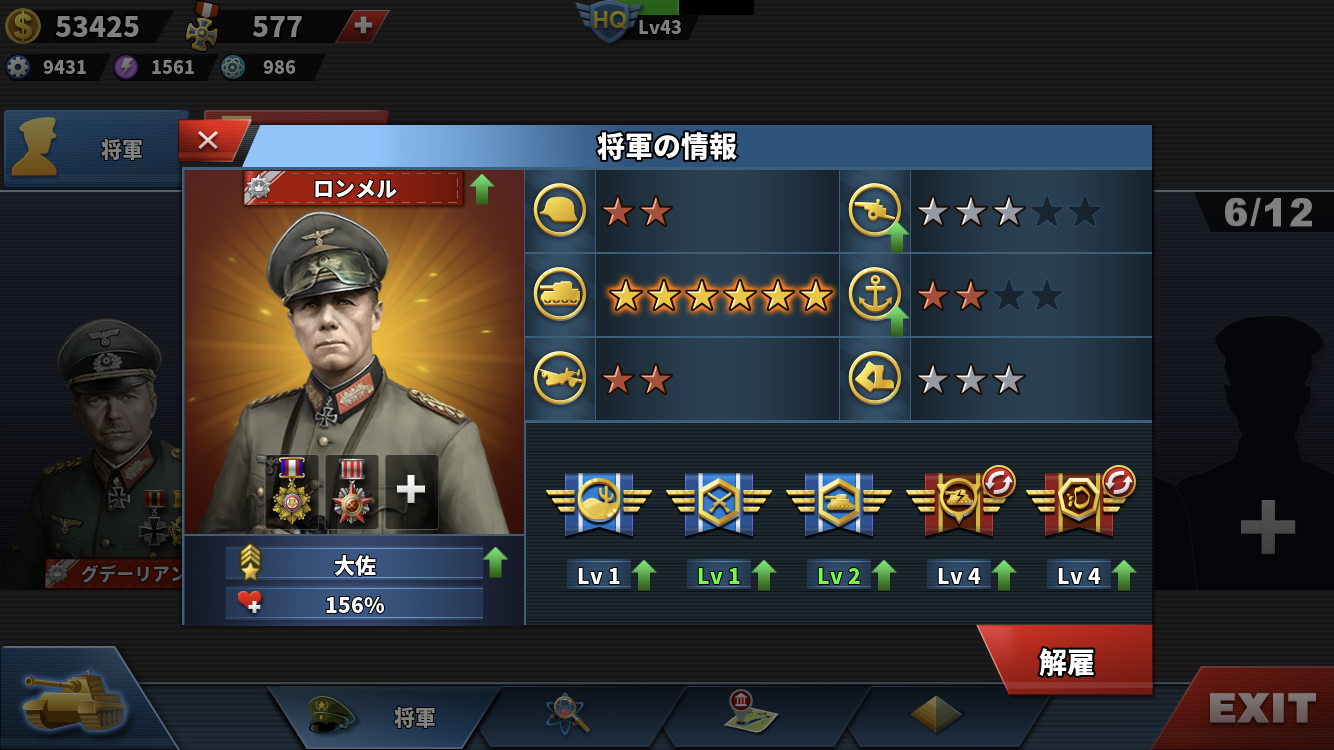Select the tank icon at bottom left
Image resolution: width=1334 pixels, height=750 pixels.
coord(75,698)
